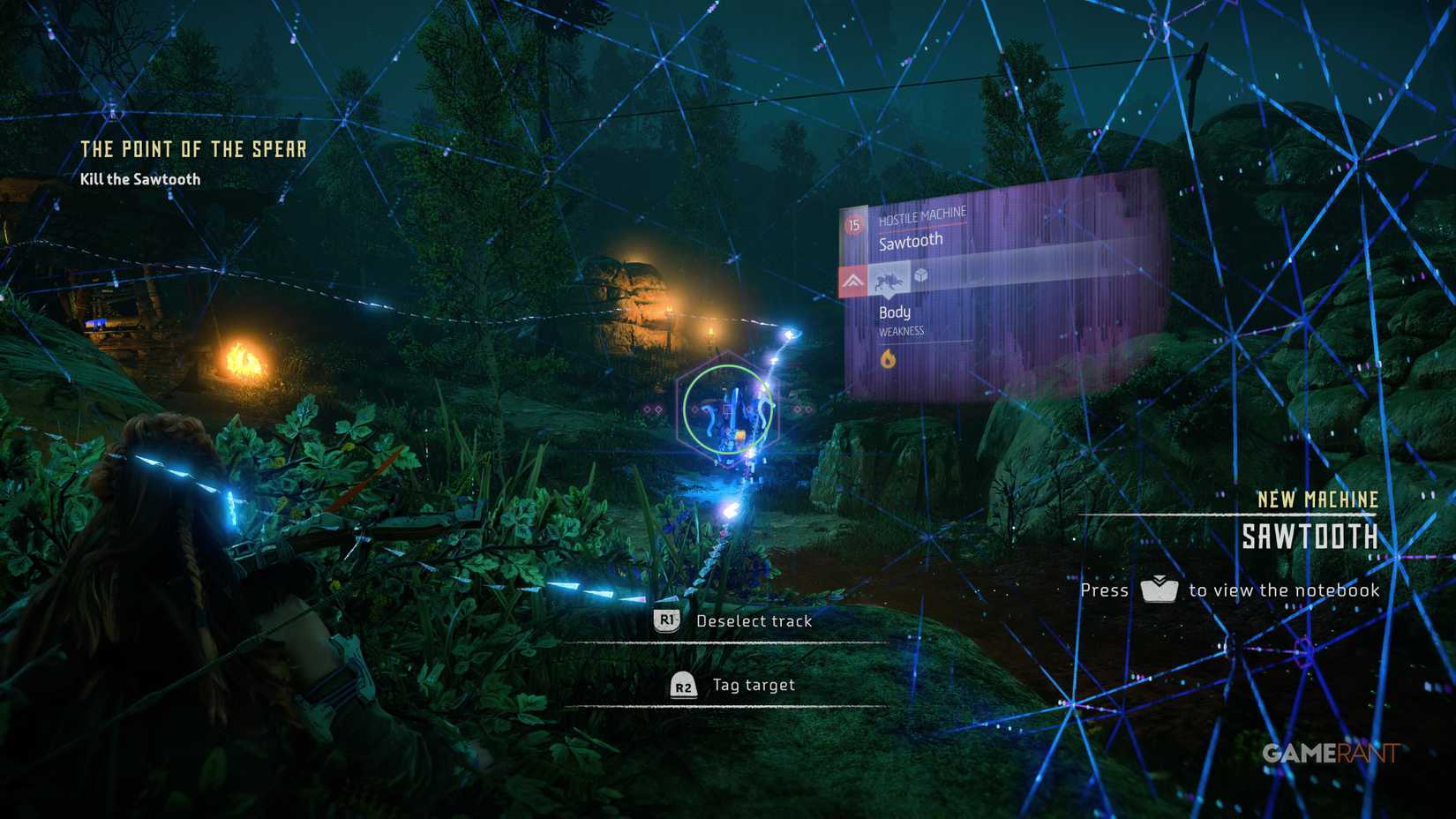Click the touchpad icon next to Press
Viewport: 1456px width, 819px height.
click(x=1159, y=590)
